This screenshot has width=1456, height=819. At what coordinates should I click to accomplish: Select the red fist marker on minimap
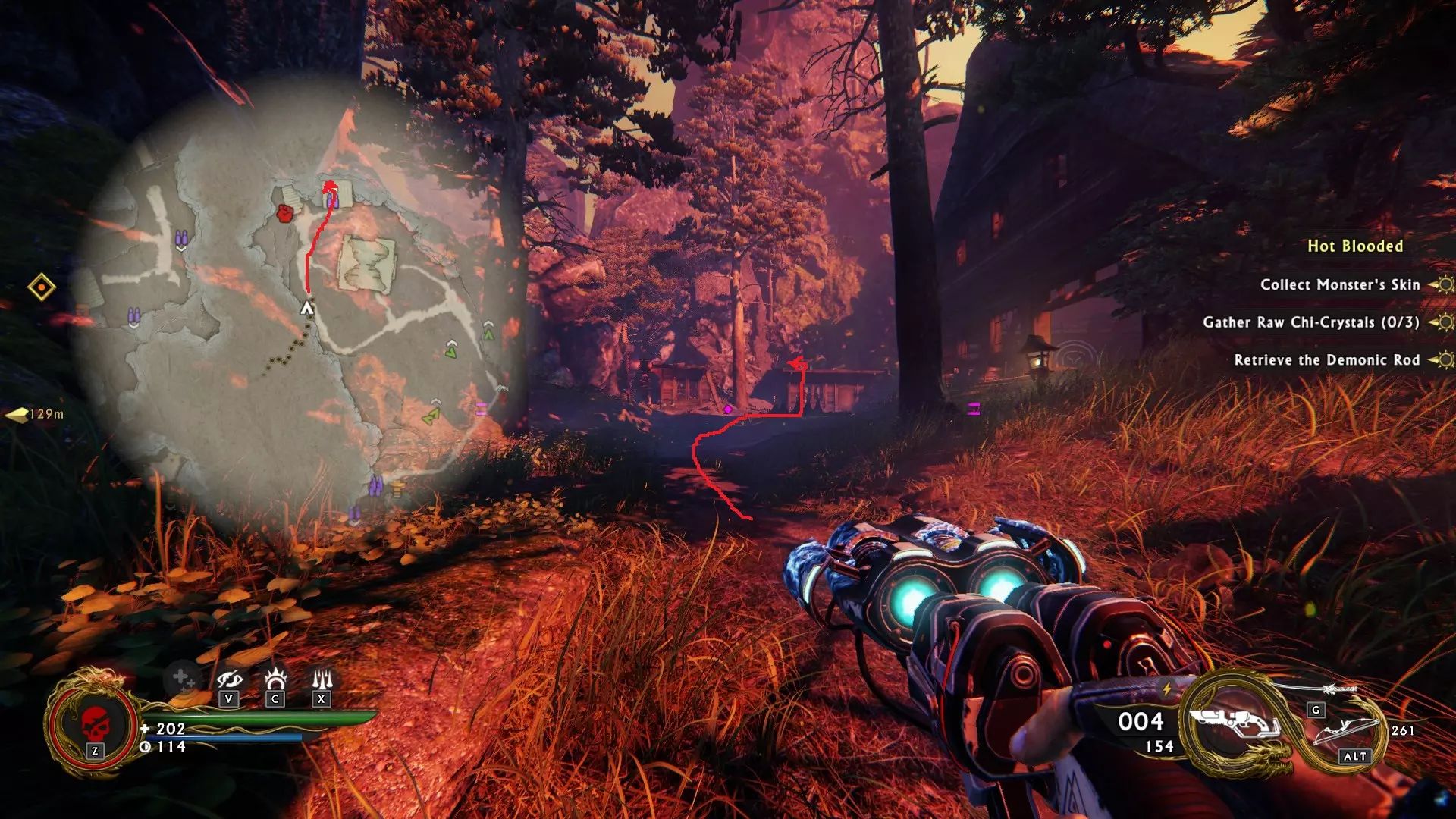coord(285,213)
